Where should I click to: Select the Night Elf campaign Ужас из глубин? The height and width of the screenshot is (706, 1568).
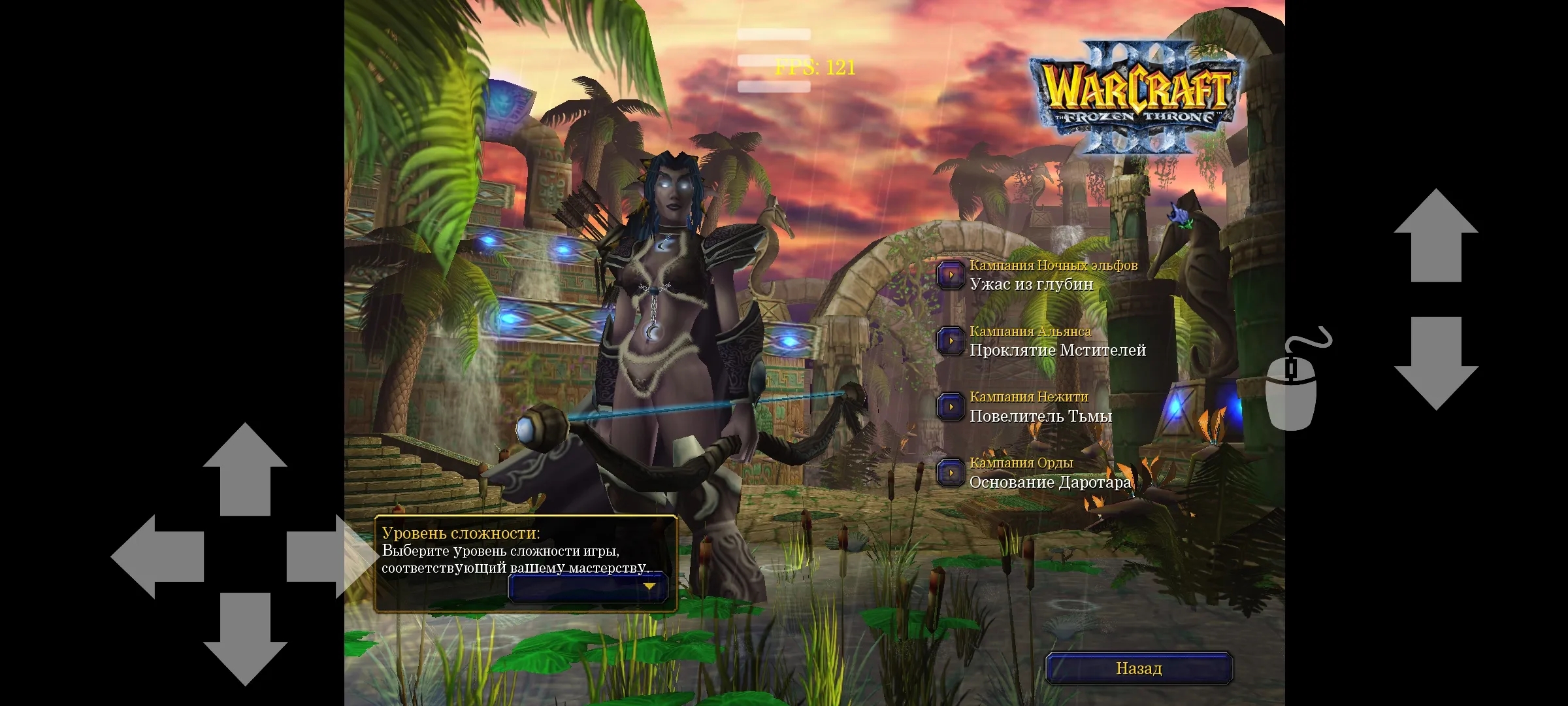tap(951, 275)
